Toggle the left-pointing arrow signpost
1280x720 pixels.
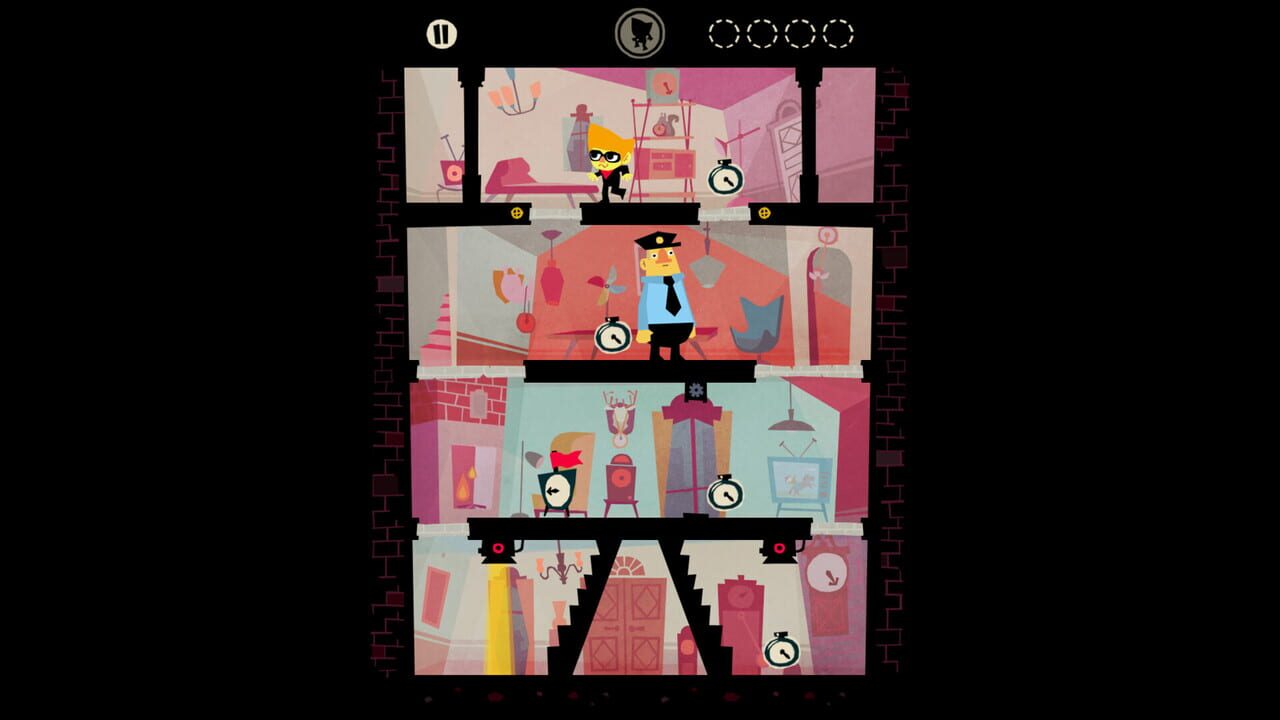[556, 490]
